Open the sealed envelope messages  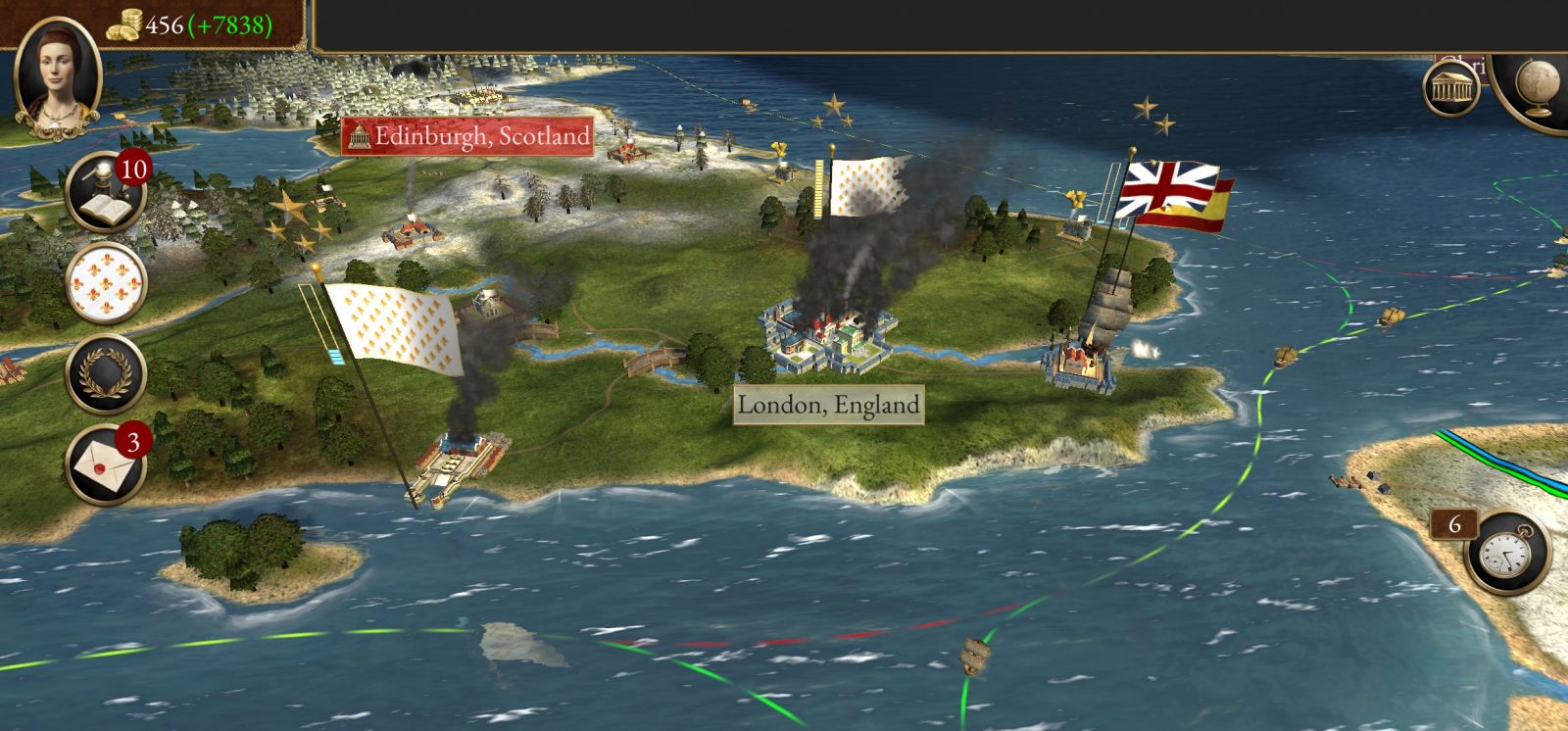point(106,463)
